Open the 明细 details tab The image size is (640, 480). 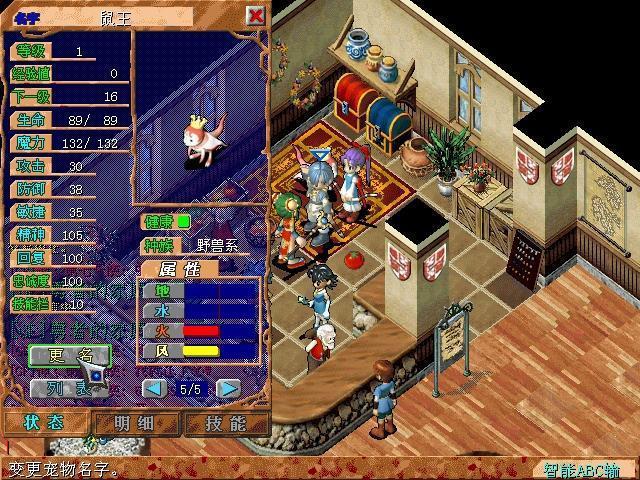click(x=133, y=423)
